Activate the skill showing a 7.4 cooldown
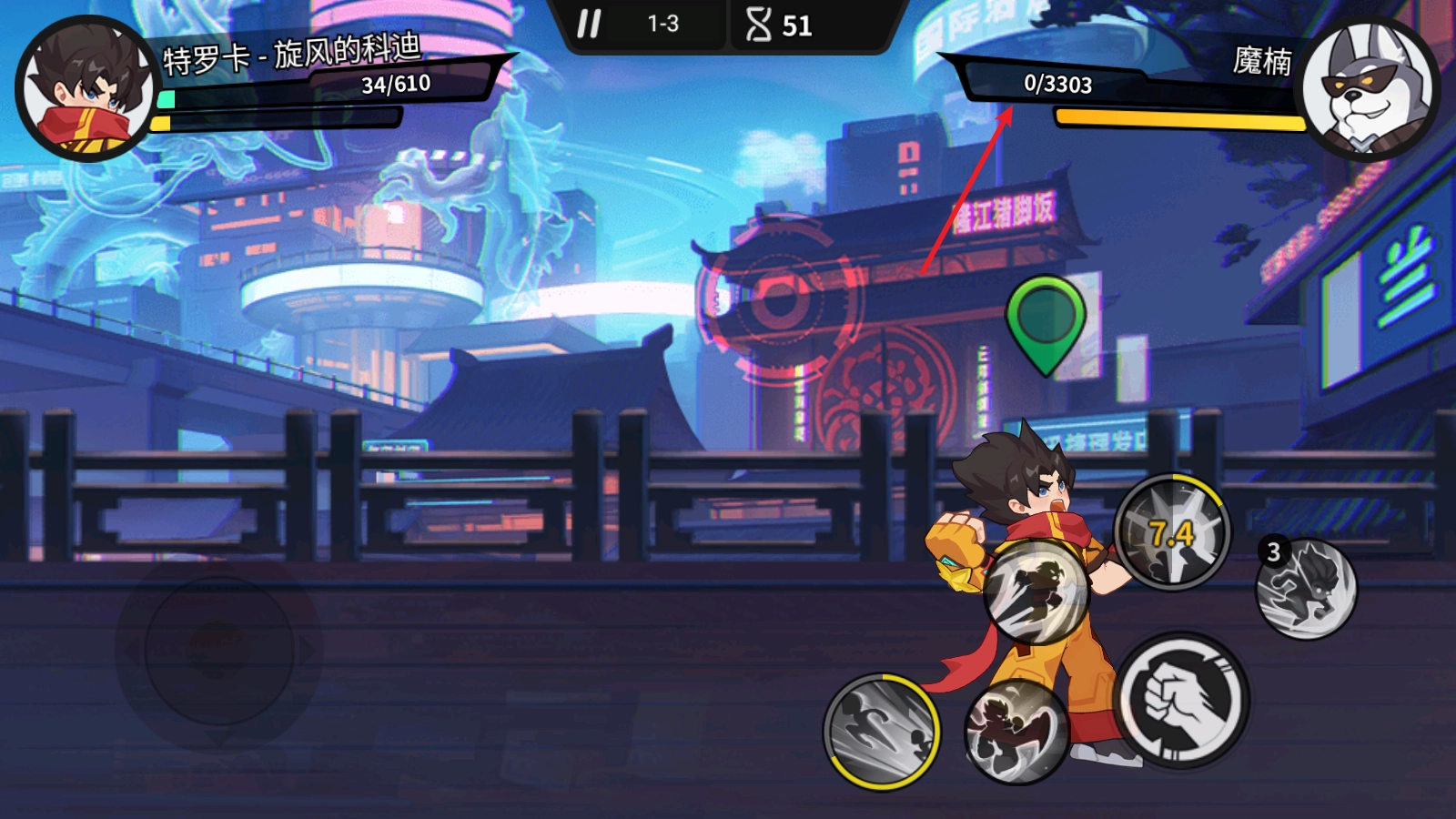This screenshot has height=819, width=1456. tap(1172, 532)
